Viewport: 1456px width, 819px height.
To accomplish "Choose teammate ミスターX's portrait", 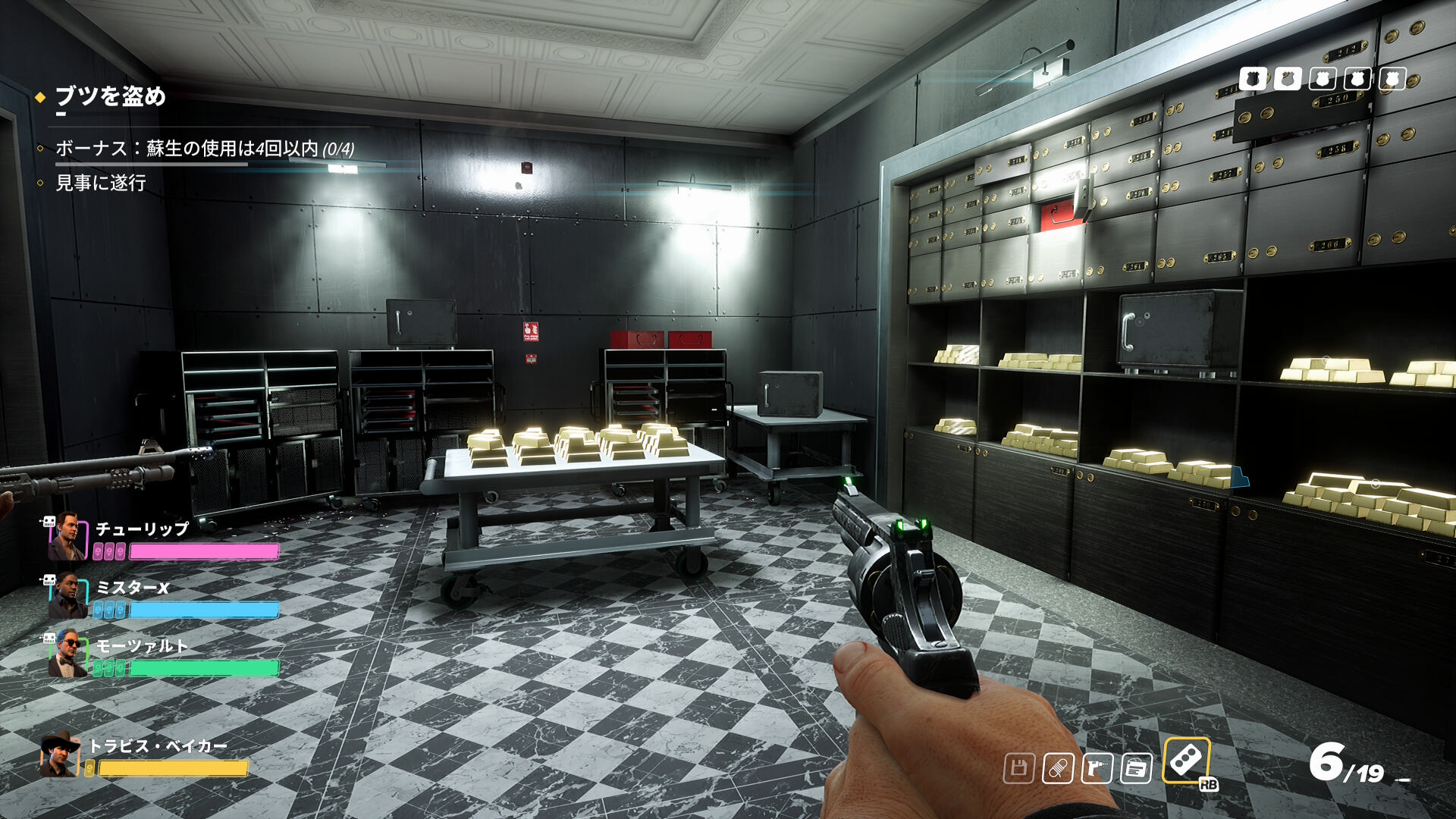I will point(67,596).
